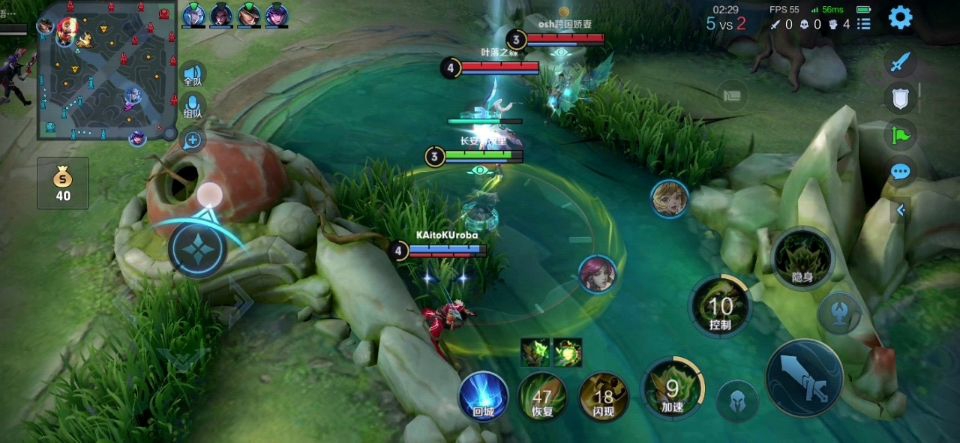Send the sword attack signal

click(901, 62)
